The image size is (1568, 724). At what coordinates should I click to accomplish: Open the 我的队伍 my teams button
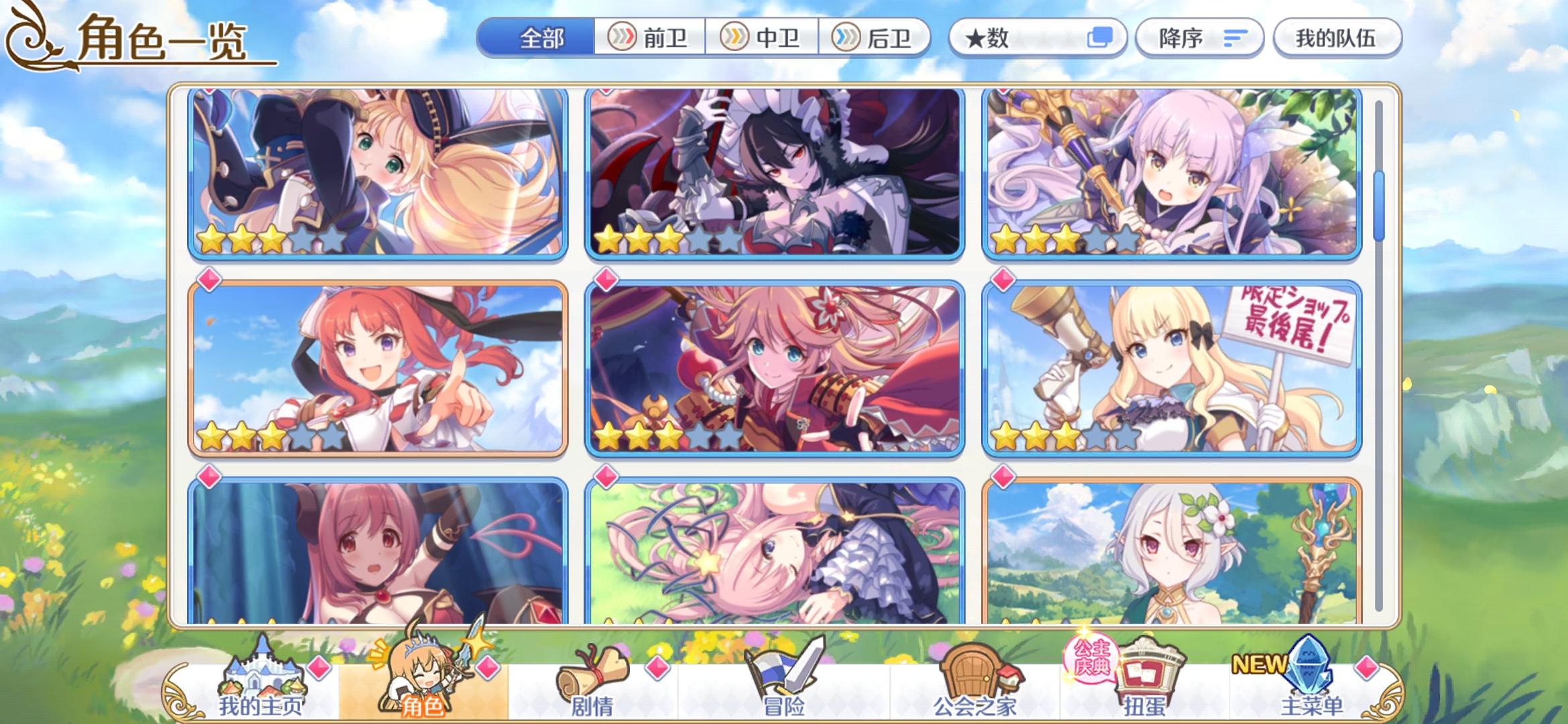[1337, 38]
